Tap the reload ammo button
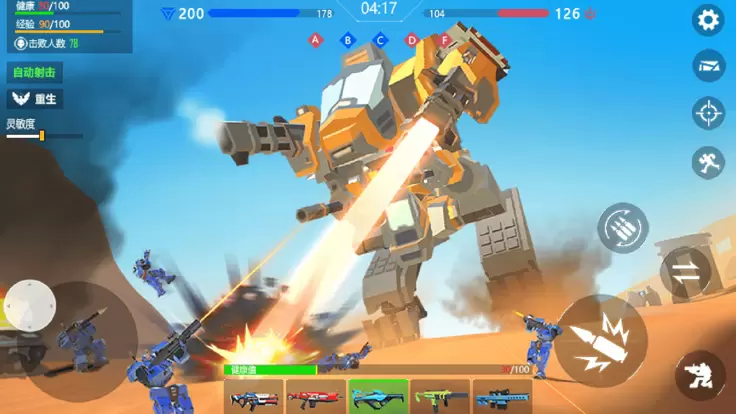The height and width of the screenshot is (414, 736). [x=623, y=227]
